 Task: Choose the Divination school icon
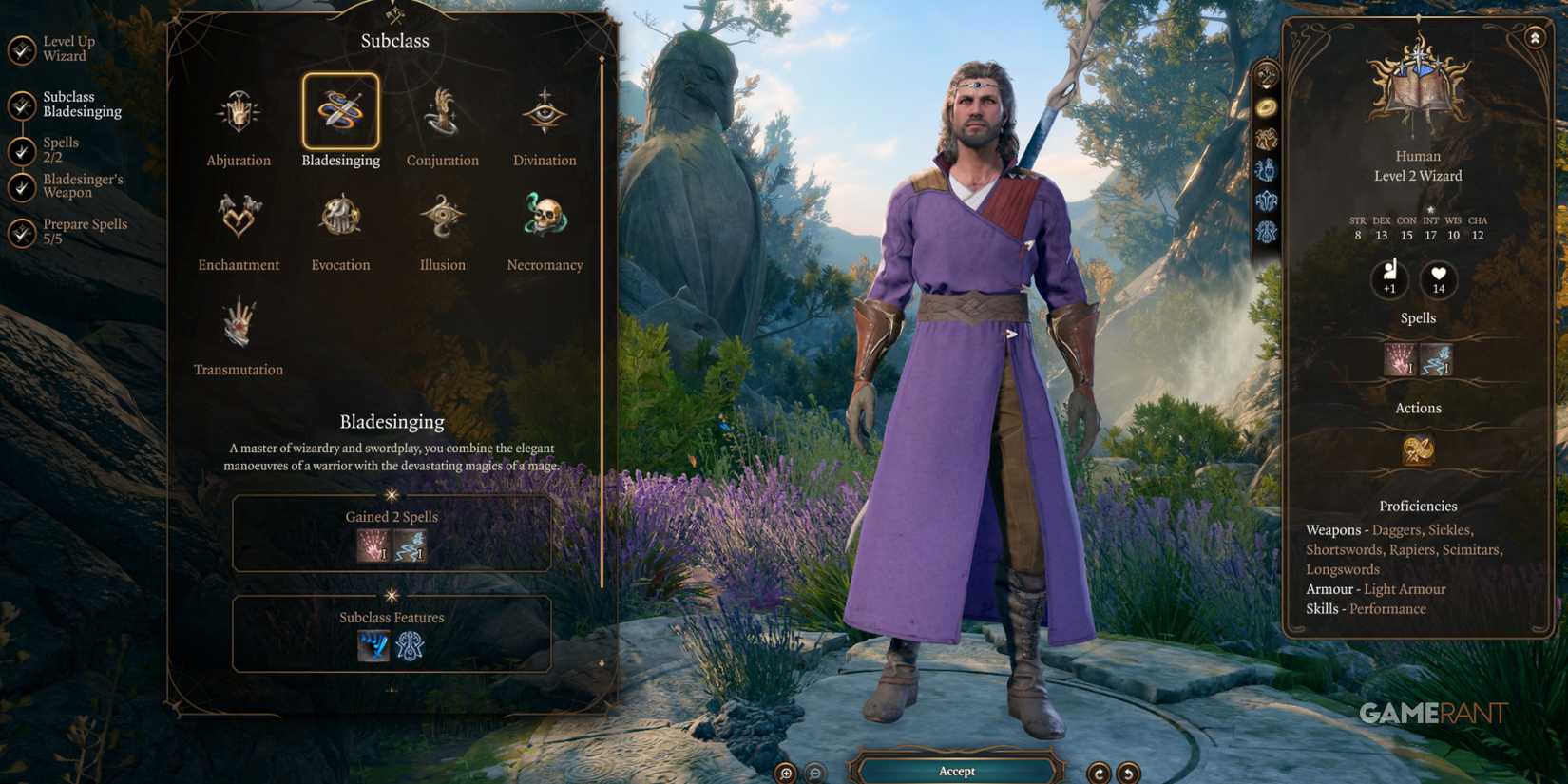point(544,112)
